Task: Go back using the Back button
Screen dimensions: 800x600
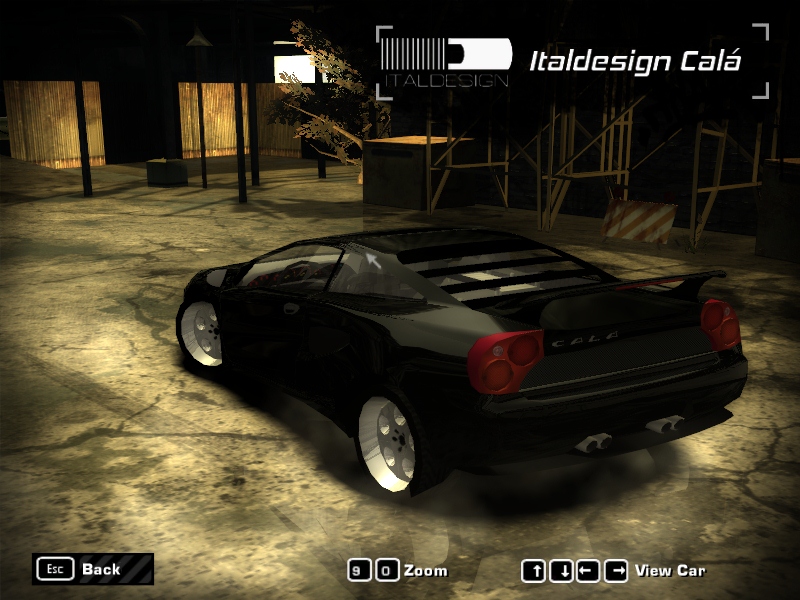Action: click(x=92, y=569)
